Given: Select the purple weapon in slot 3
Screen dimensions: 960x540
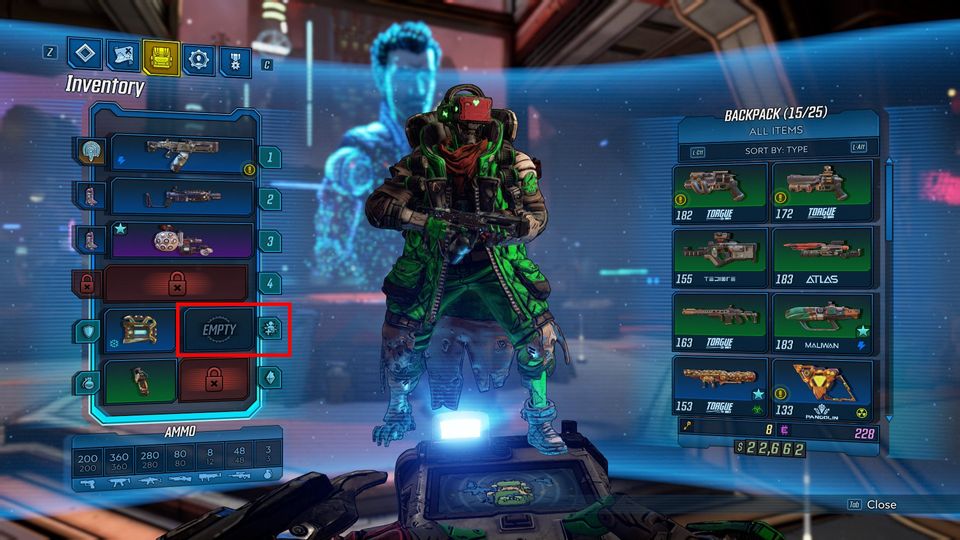Looking at the screenshot, I should [x=181, y=241].
